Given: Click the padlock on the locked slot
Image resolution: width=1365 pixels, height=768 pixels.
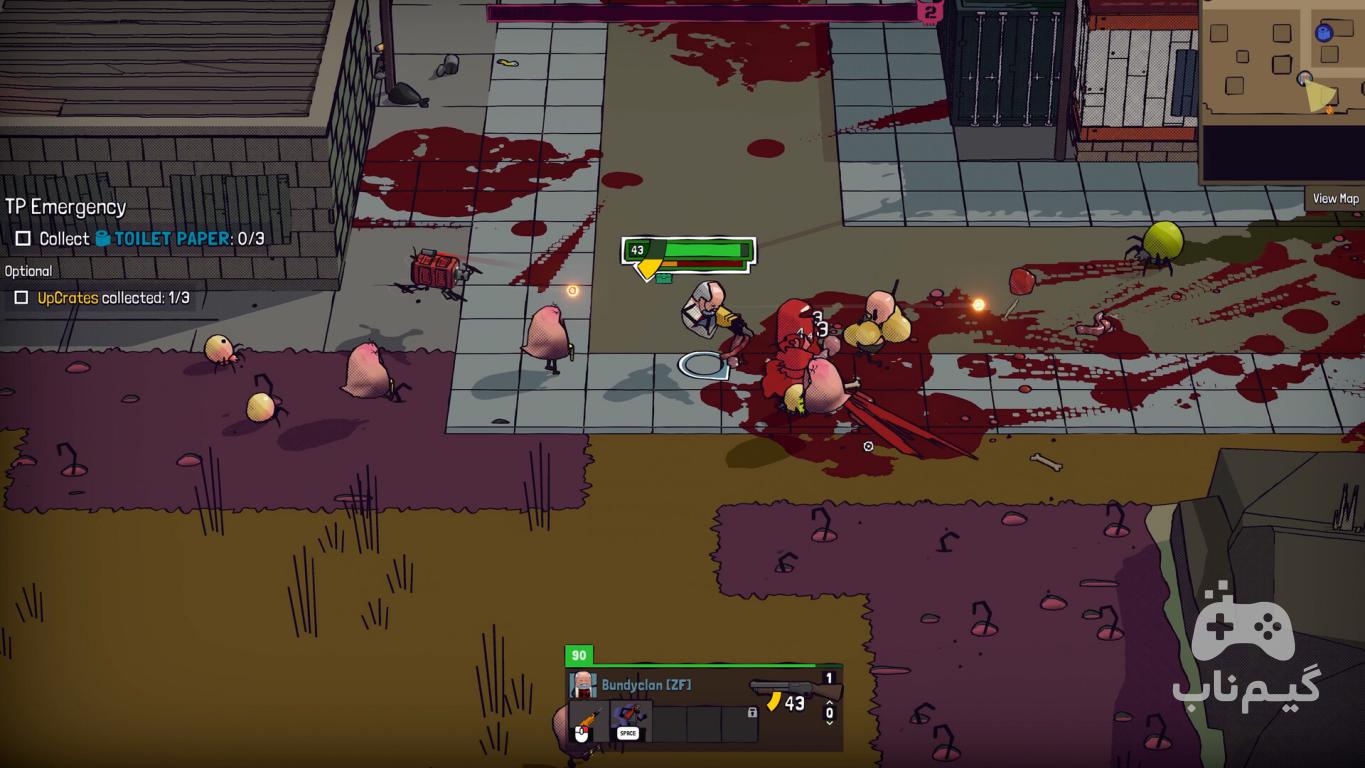Looking at the screenshot, I should 752,713.
